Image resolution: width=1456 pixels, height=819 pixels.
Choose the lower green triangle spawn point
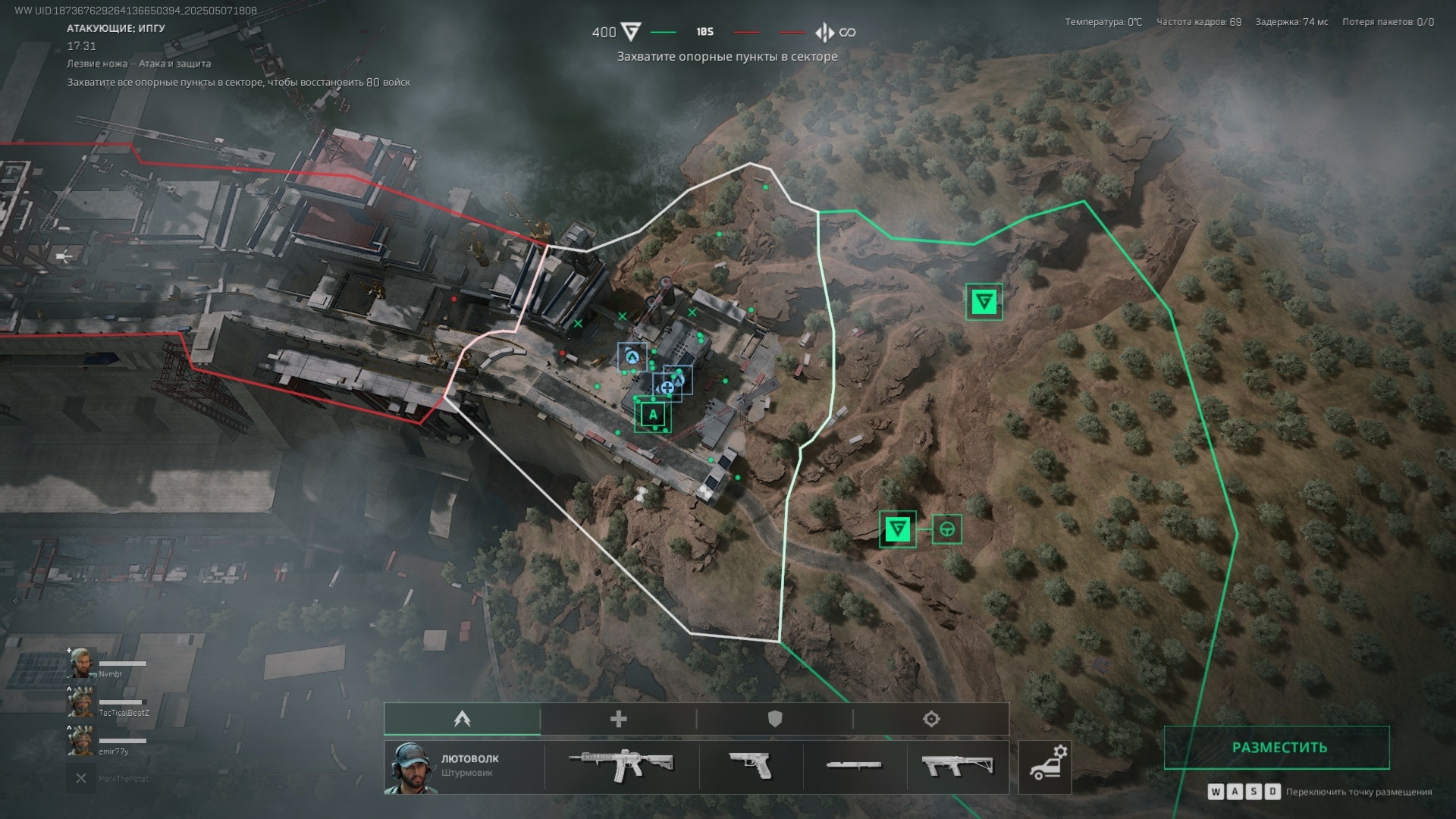[897, 529]
